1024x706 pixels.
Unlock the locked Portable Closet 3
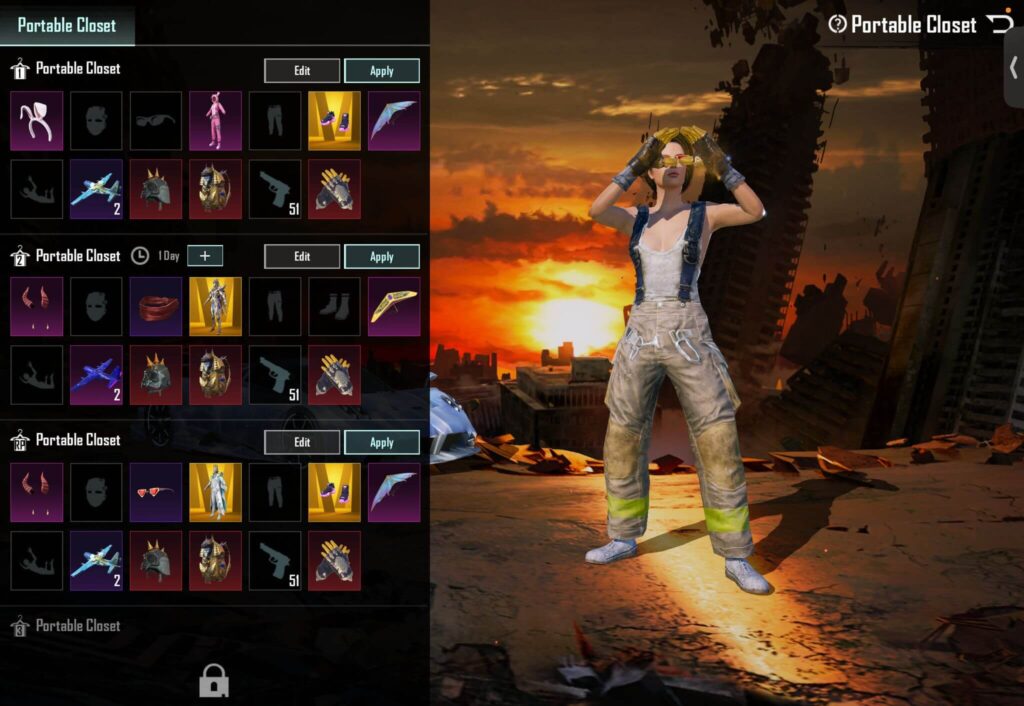(x=214, y=680)
